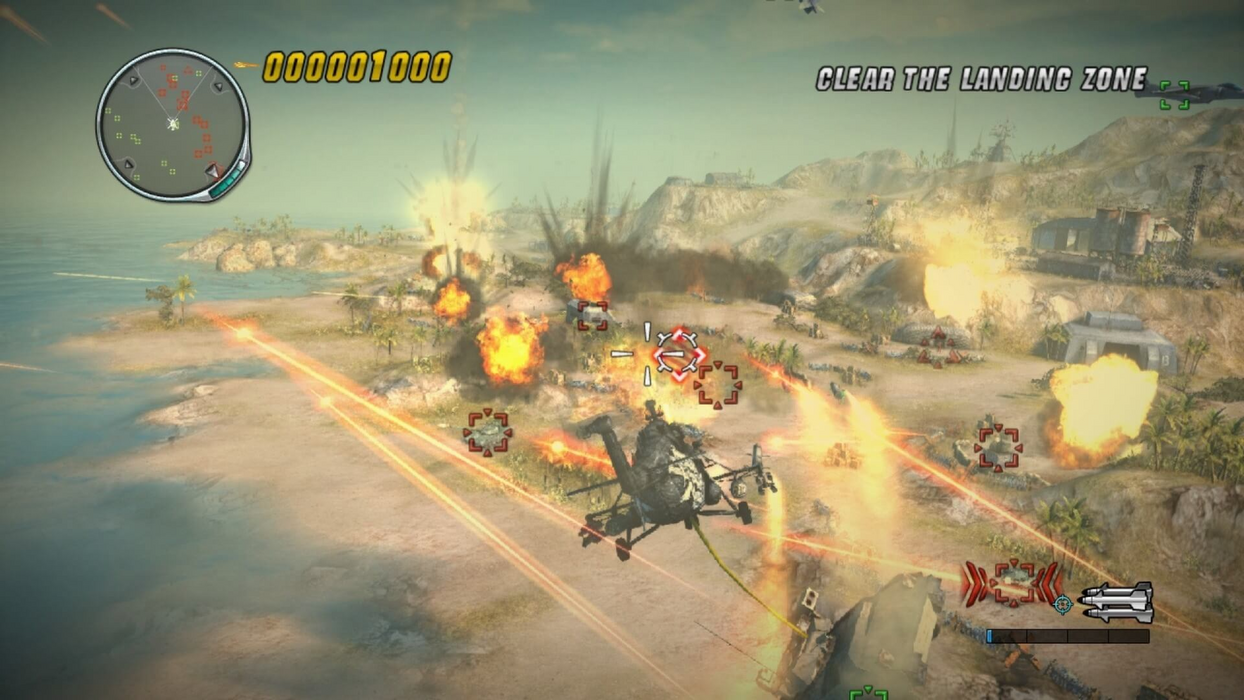Click the white aiming crosshair reticle

(x=647, y=353)
